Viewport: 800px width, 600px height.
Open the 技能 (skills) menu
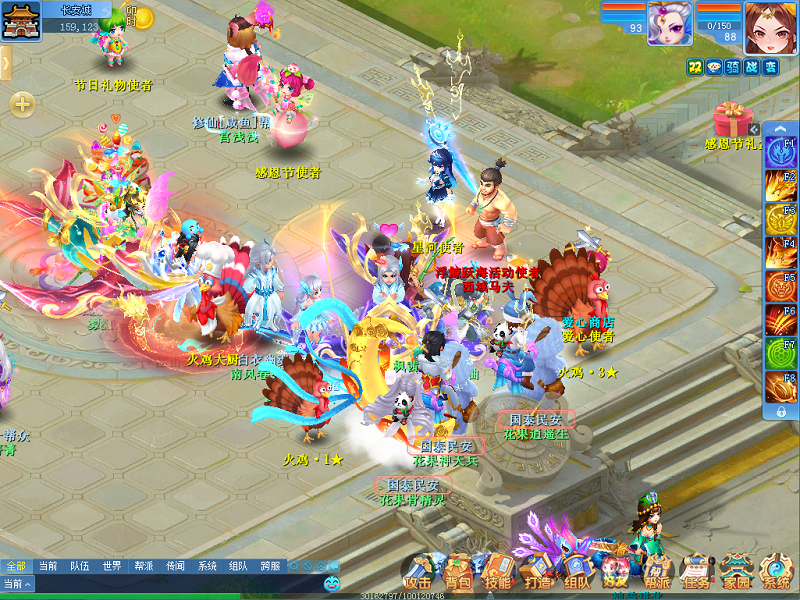coord(497,574)
